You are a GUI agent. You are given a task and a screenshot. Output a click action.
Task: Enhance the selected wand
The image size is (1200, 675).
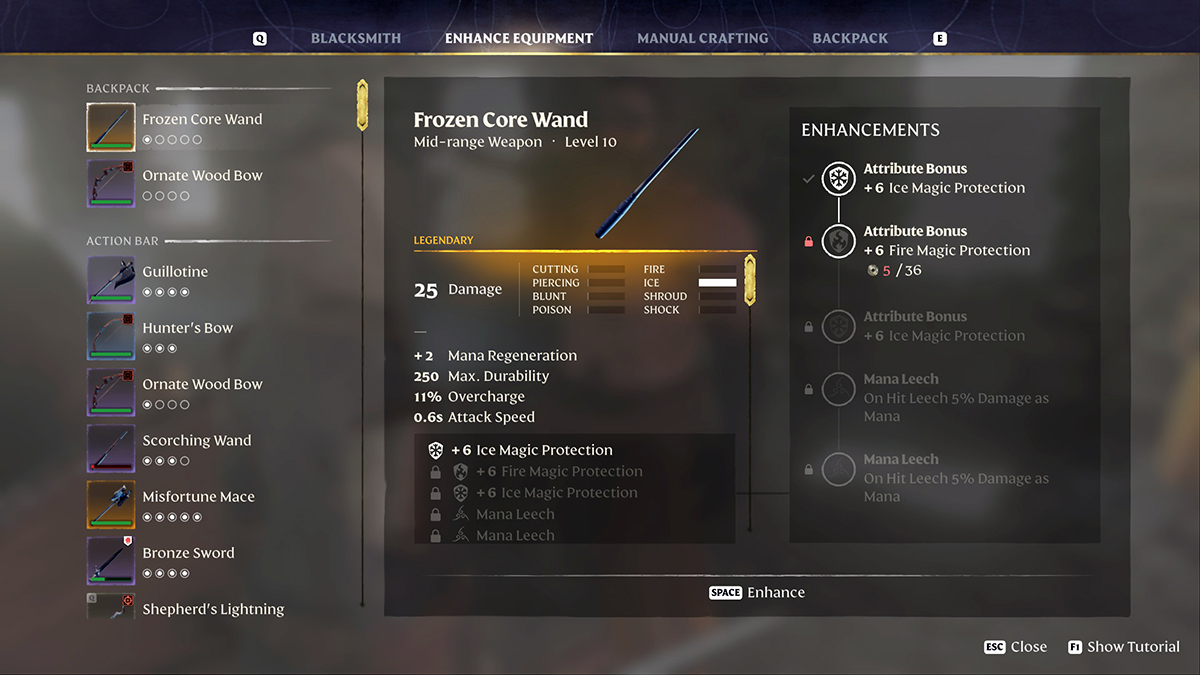757,592
